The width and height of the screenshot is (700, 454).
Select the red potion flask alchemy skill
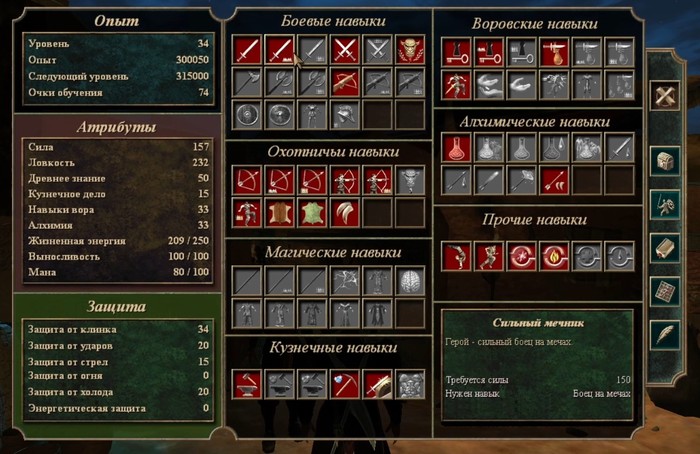[x=456, y=148]
